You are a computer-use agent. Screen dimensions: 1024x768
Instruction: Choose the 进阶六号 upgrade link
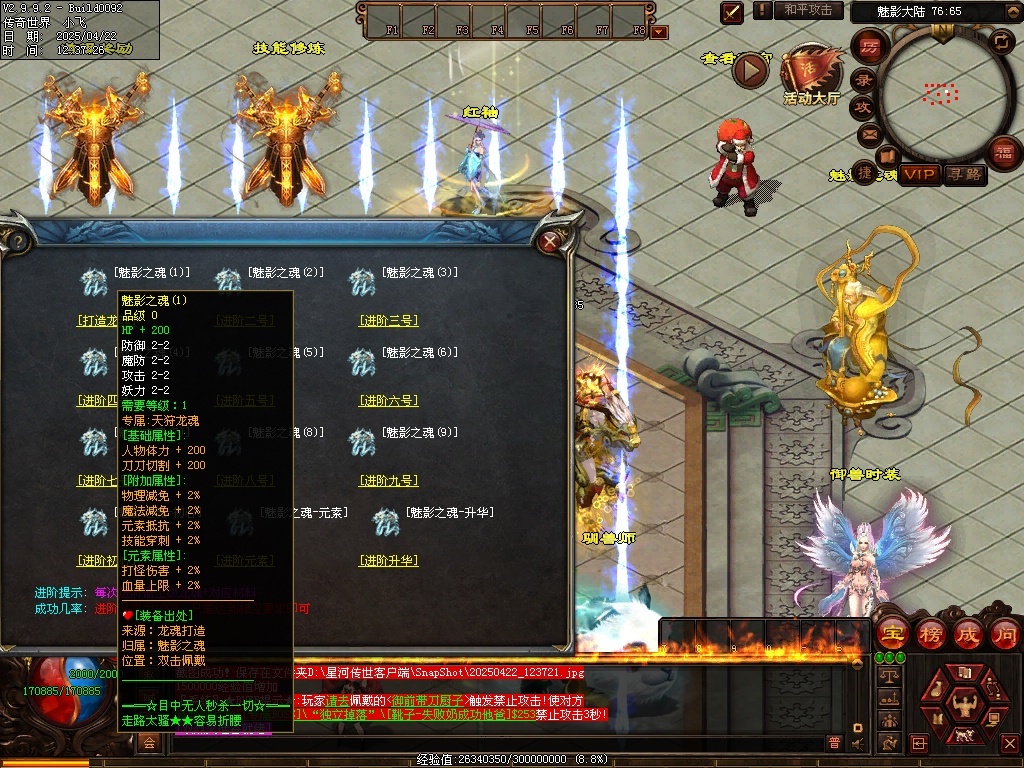coord(388,401)
